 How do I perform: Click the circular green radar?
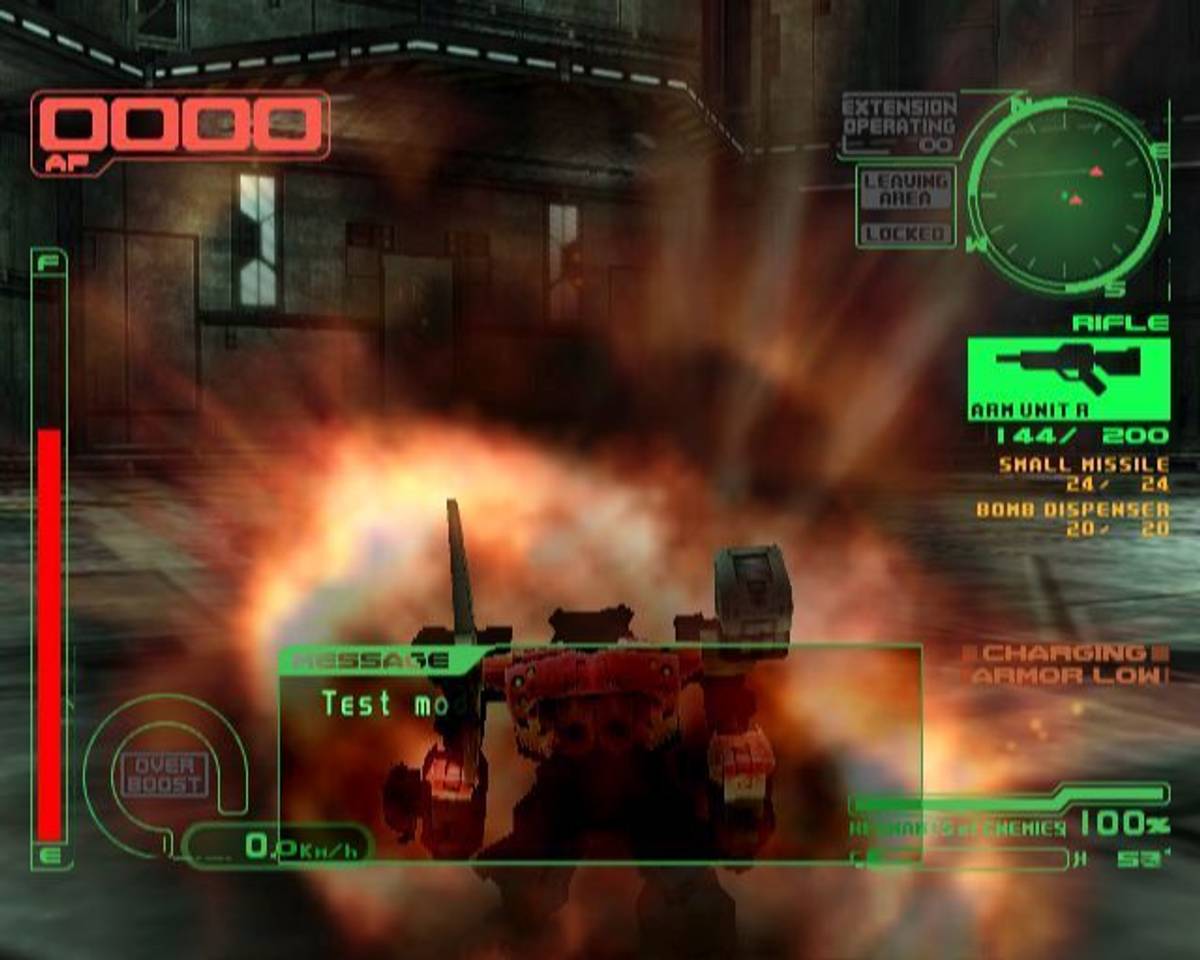(1064, 192)
